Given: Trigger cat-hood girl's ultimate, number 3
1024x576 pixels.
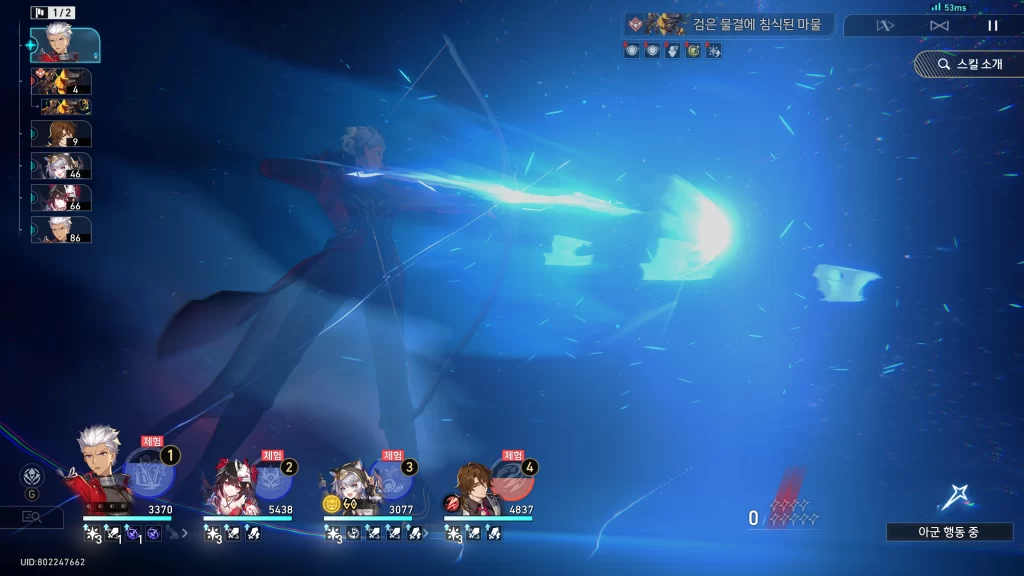Looking at the screenshot, I should [x=391, y=481].
